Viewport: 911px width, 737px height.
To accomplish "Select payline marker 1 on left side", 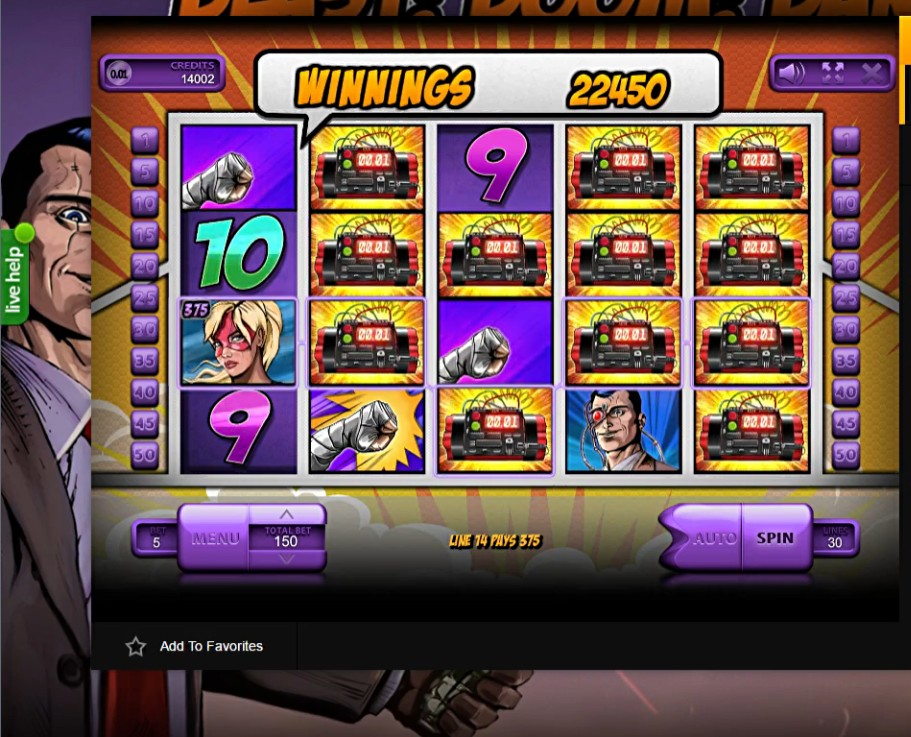I will coord(145,140).
